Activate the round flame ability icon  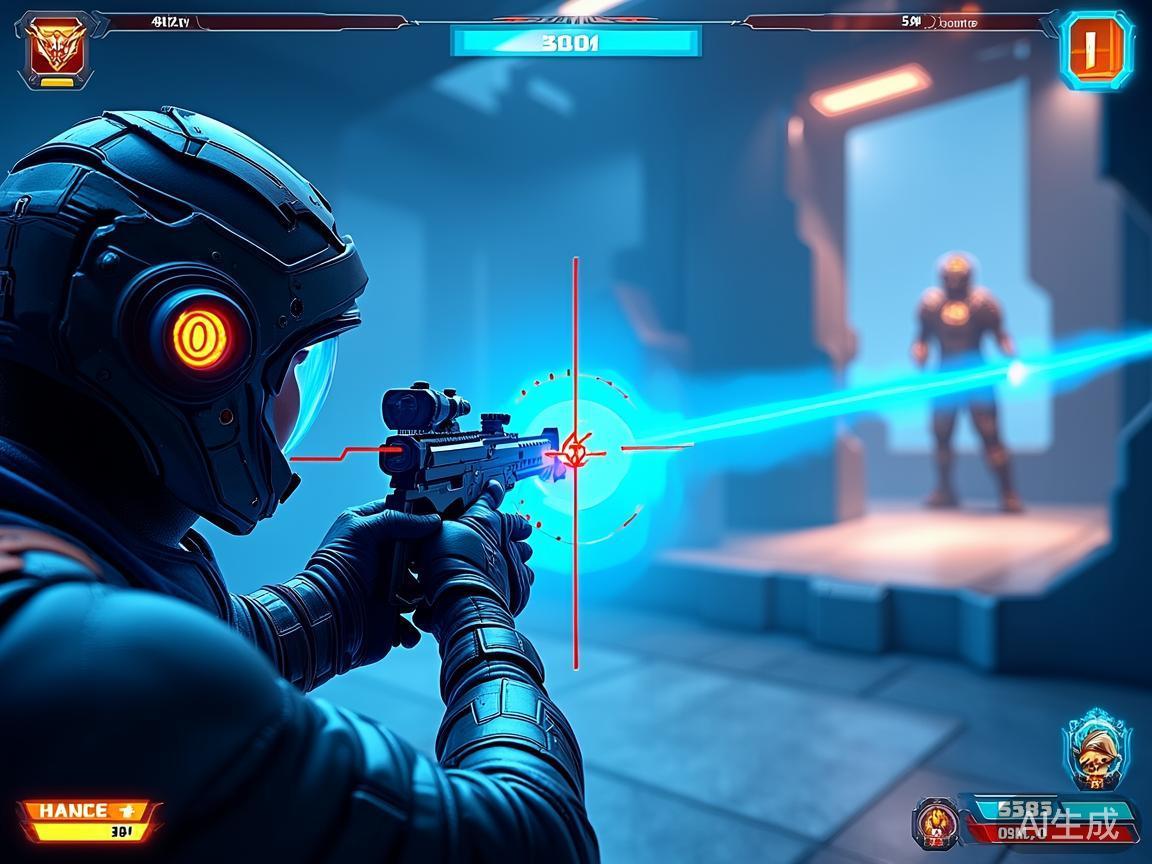pos(937,823)
